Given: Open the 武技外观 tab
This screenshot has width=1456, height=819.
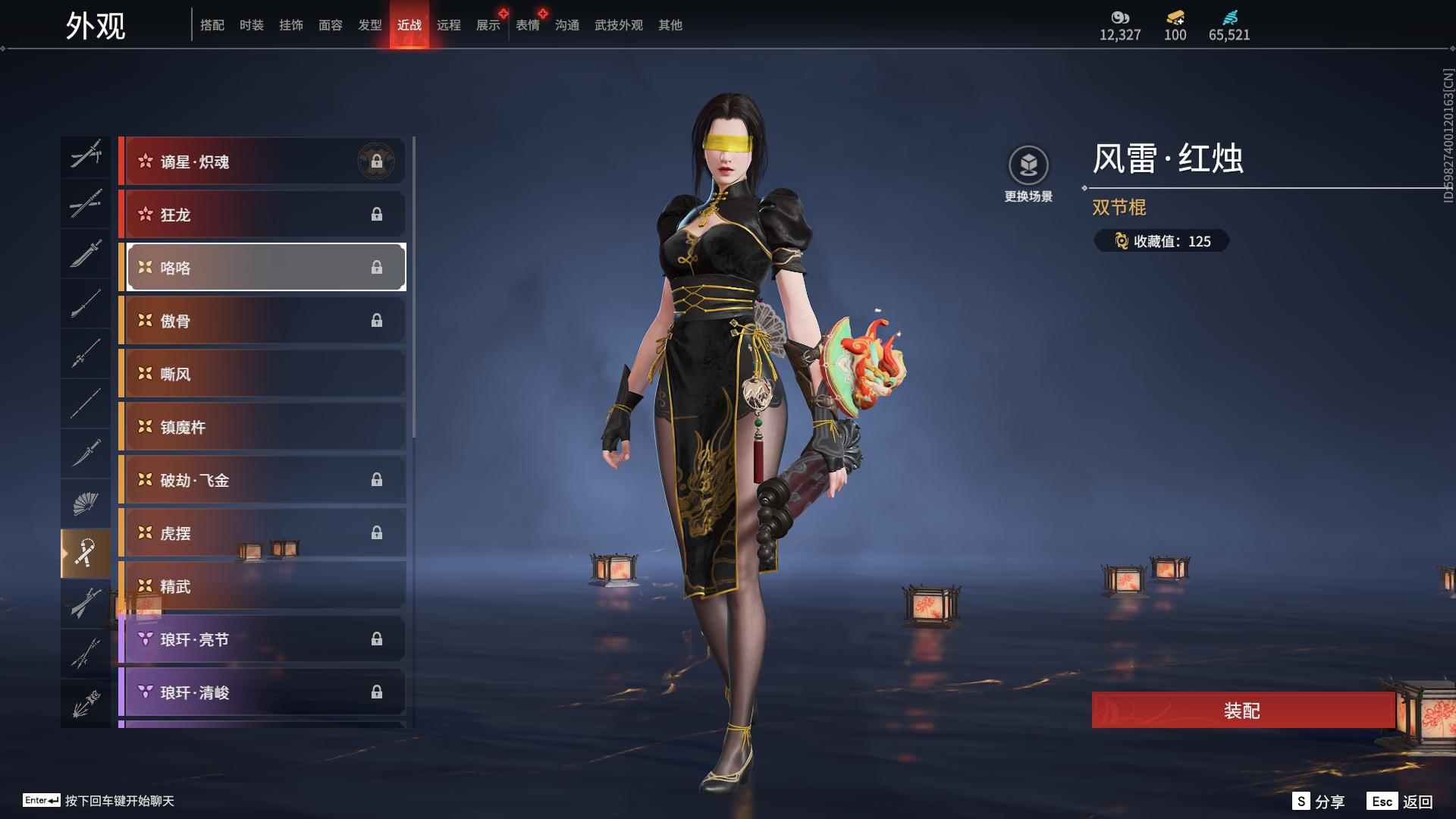Looking at the screenshot, I should pos(618,26).
